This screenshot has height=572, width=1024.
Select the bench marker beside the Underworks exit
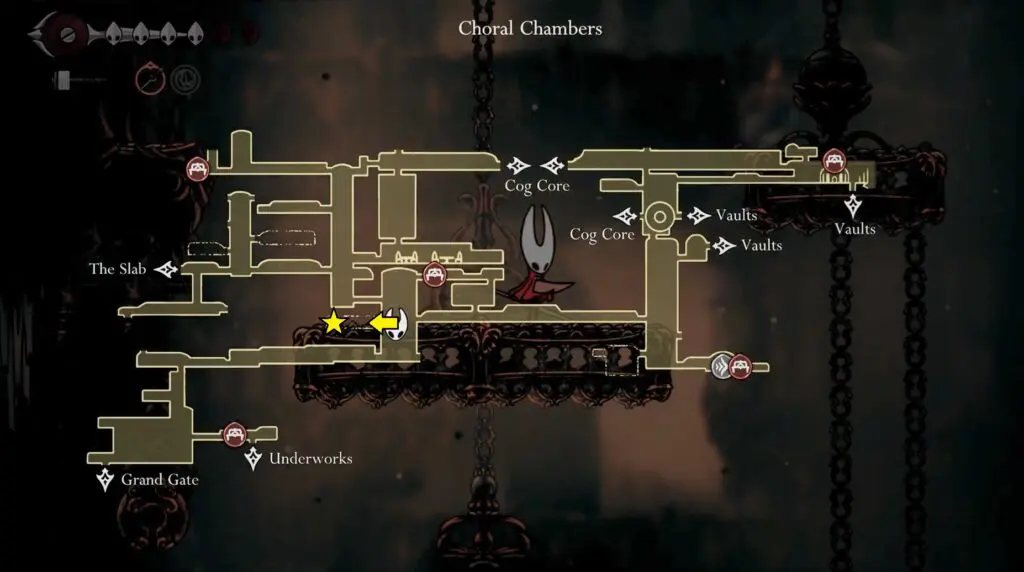tap(234, 434)
